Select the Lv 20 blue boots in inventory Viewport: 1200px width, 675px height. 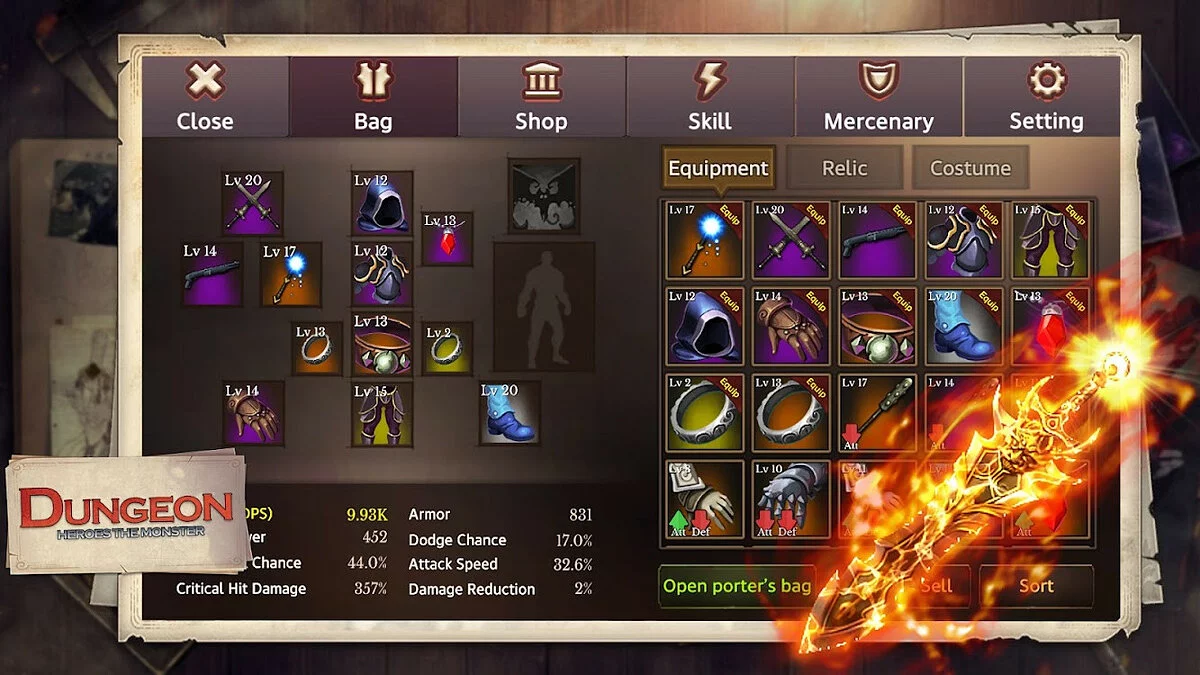click(x=962, y=326)
